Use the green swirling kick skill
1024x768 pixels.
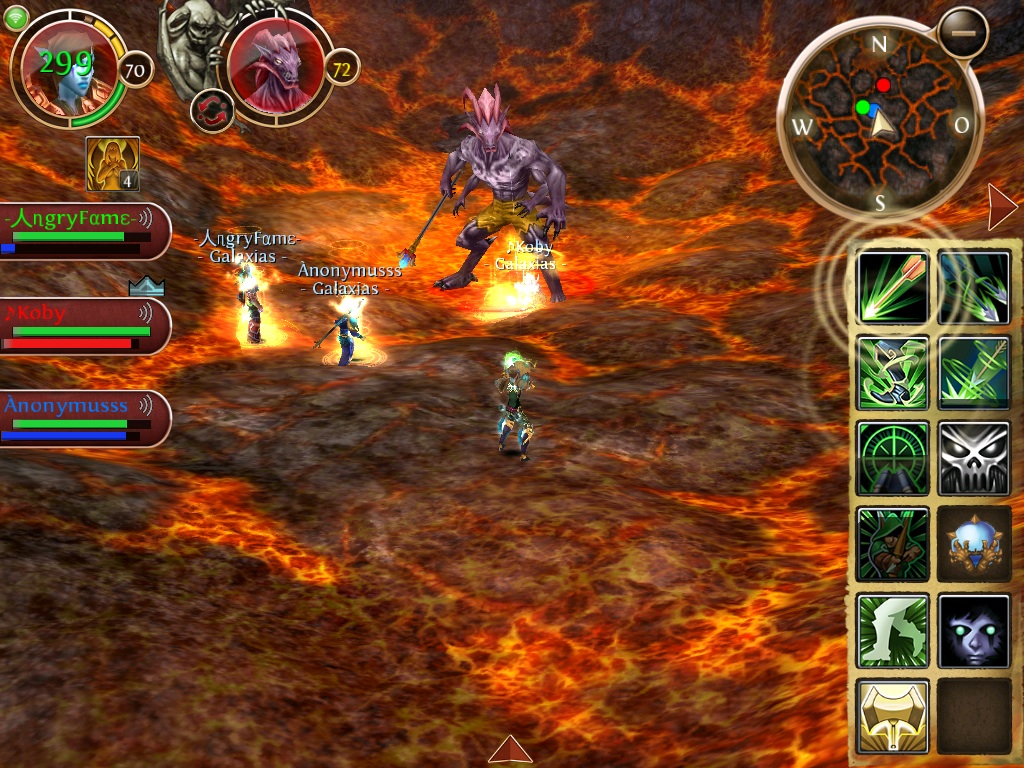click(892, 373)
